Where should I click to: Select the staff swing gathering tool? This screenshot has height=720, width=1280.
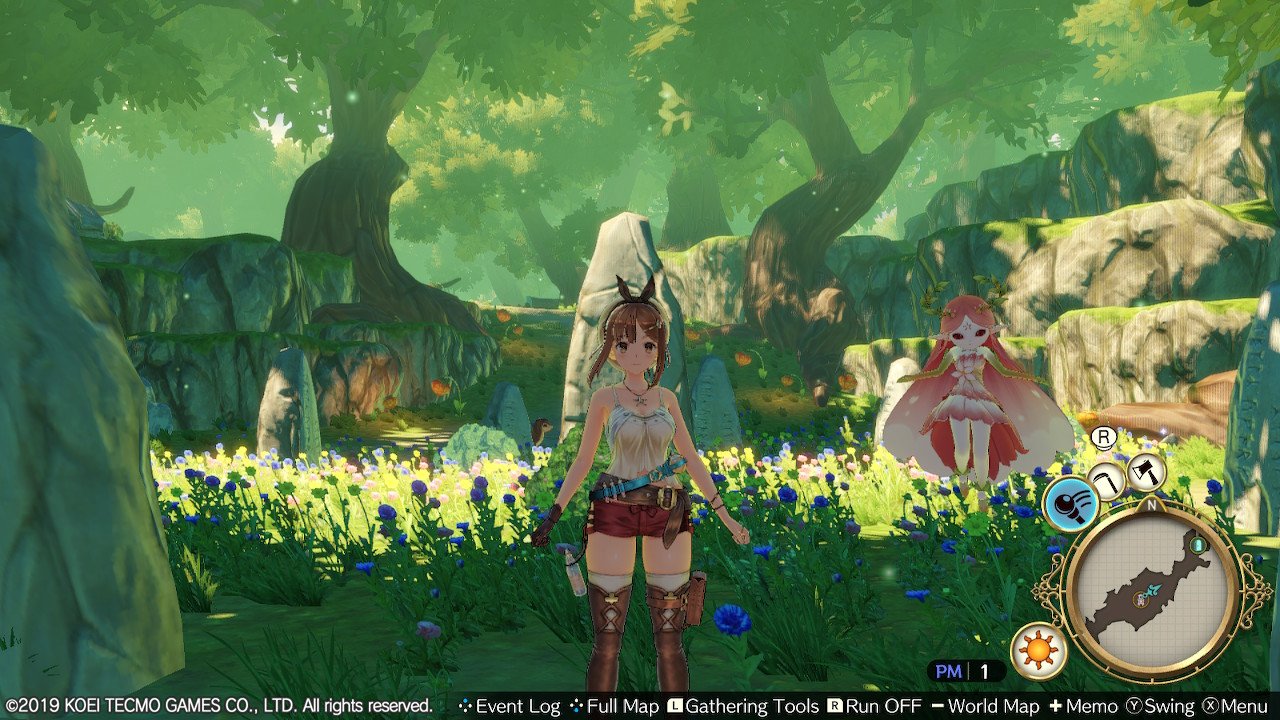(1071, 505)
